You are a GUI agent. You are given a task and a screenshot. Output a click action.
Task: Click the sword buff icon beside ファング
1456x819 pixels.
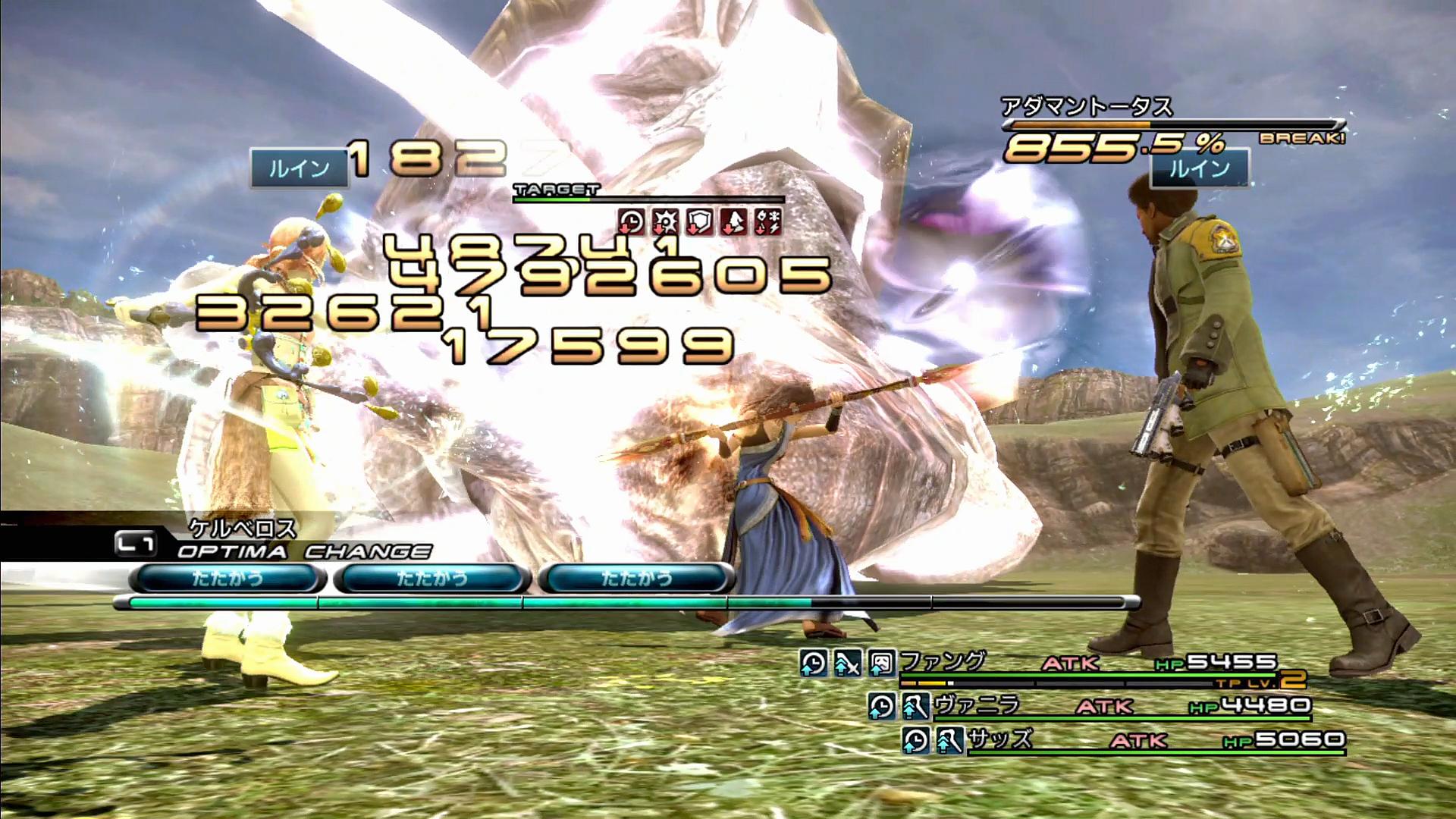(847, 664)
